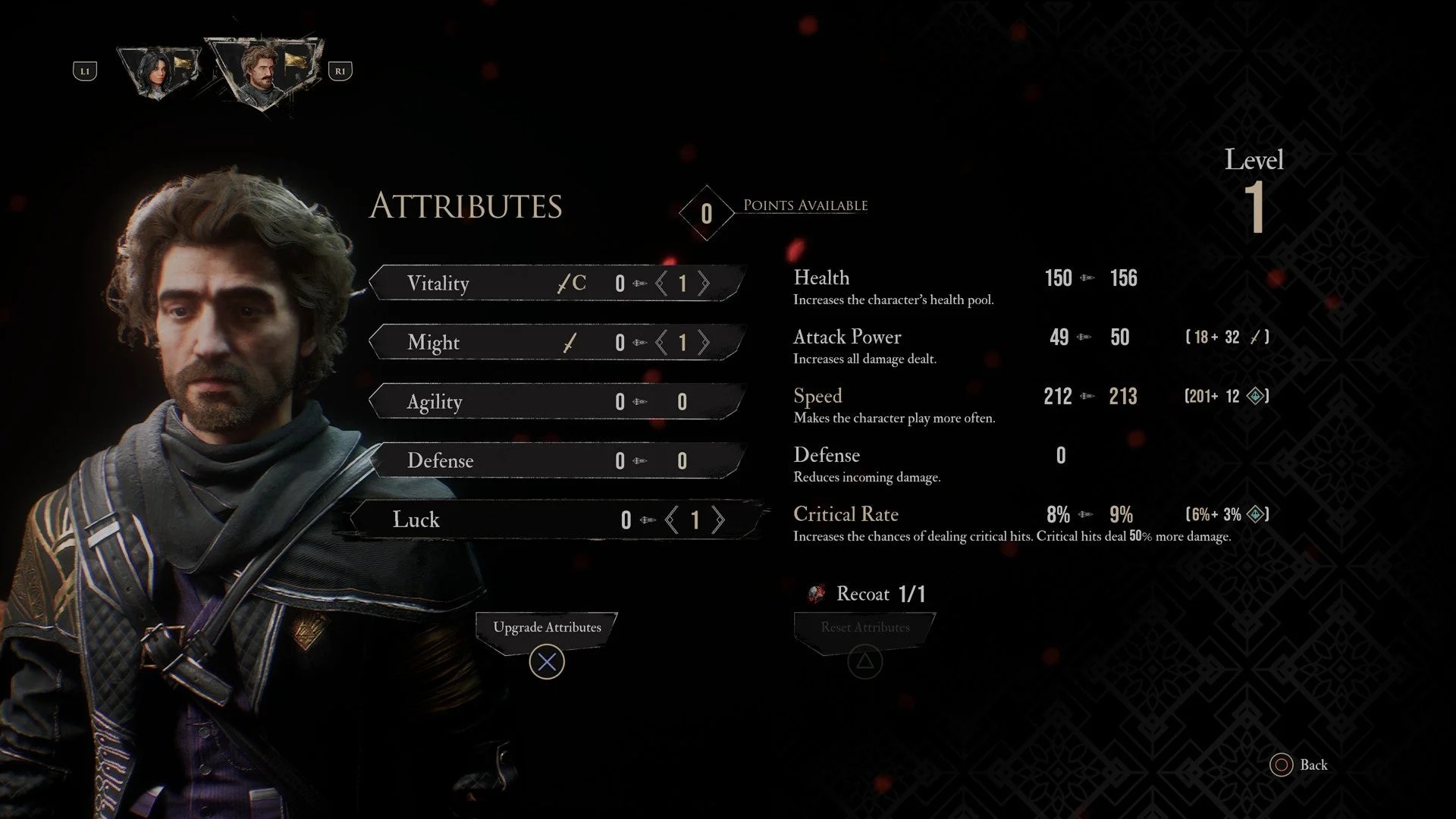This screenshot has width=1456, height=819.
Task: Decrease Might with the left arrow
Action: tap(661, 343)
